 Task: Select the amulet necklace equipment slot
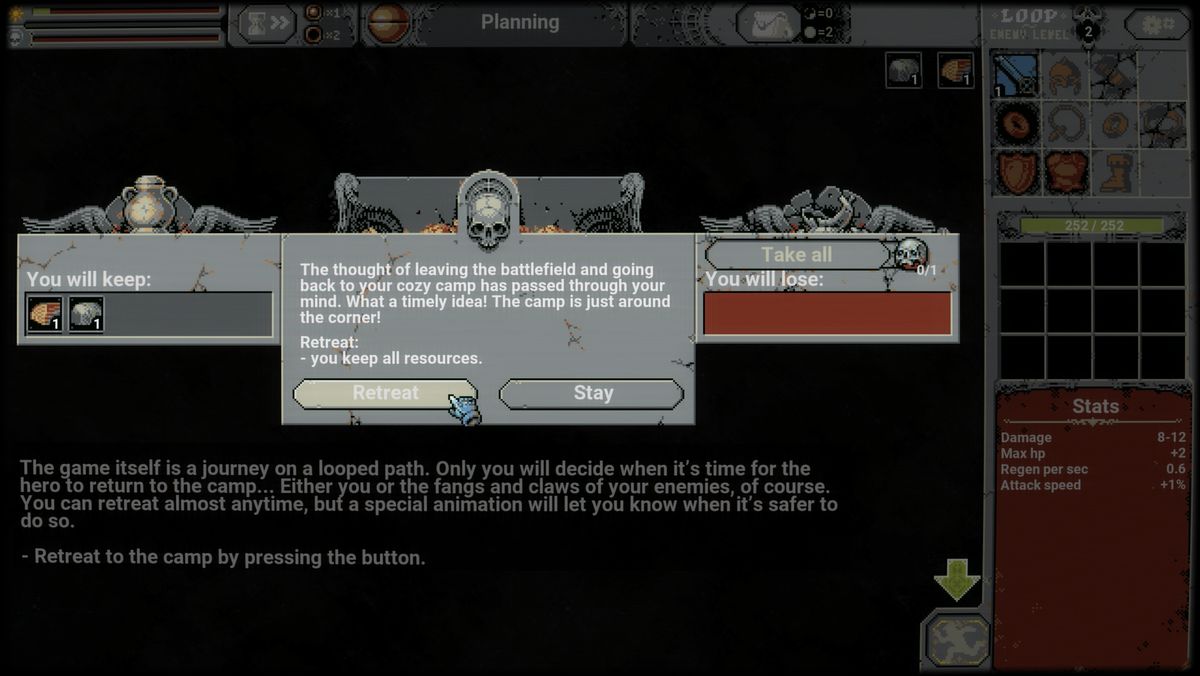1064,124
